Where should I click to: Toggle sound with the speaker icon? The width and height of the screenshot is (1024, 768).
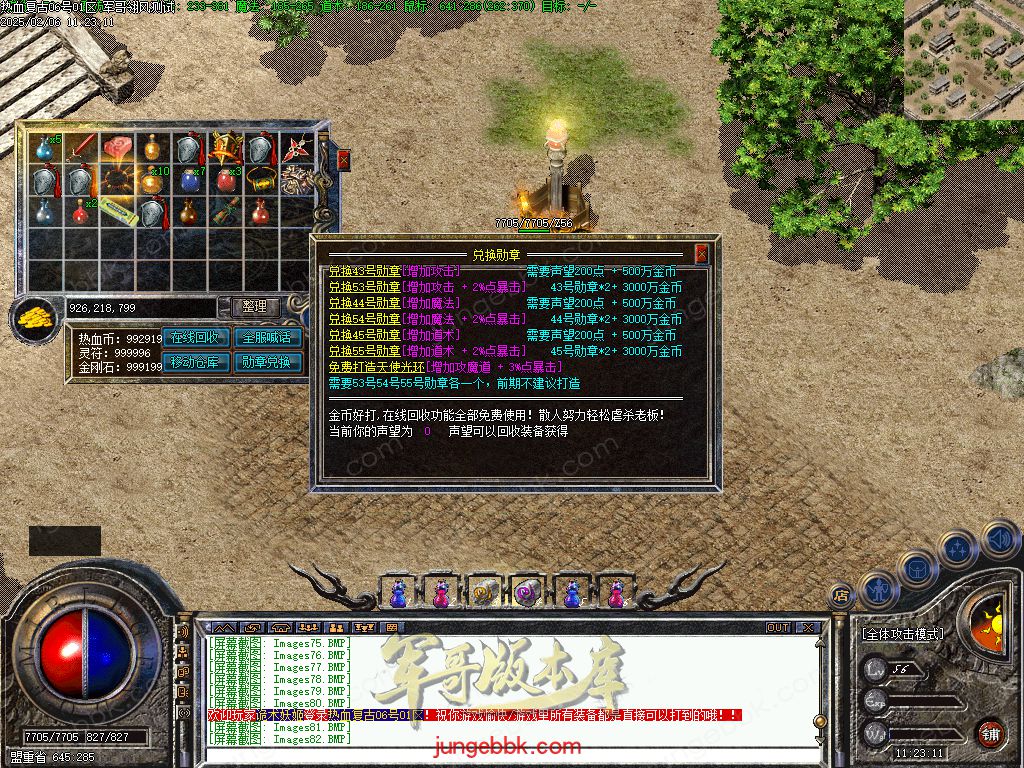999,541
